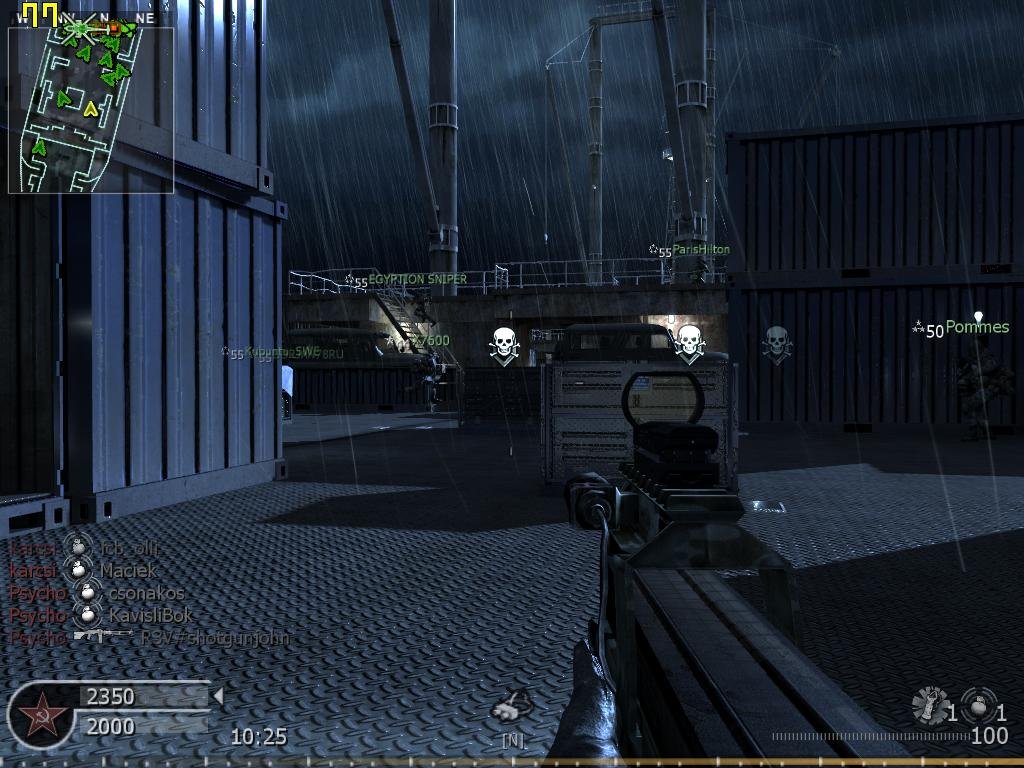Screen dimensions: 1024x768
Task: Select the Pommes player name tag
Action: pos(976,328)
